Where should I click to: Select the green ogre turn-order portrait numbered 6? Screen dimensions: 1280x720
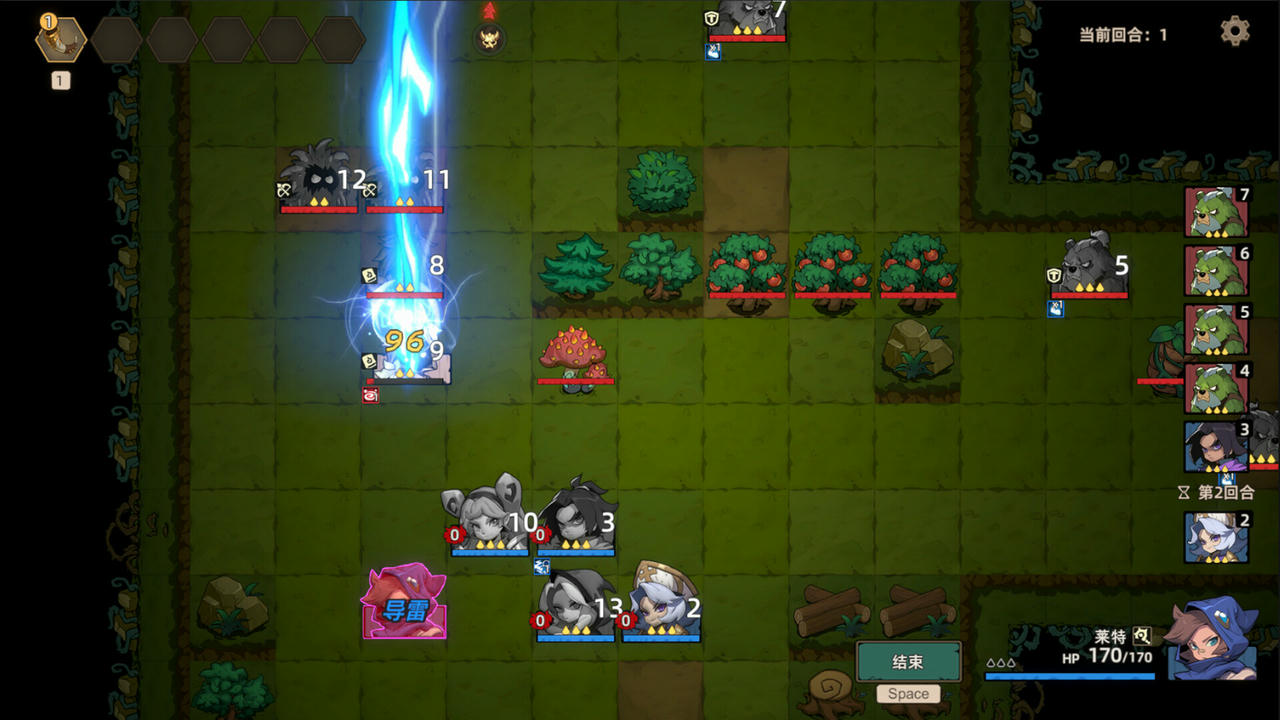(x=1216, y=271)
